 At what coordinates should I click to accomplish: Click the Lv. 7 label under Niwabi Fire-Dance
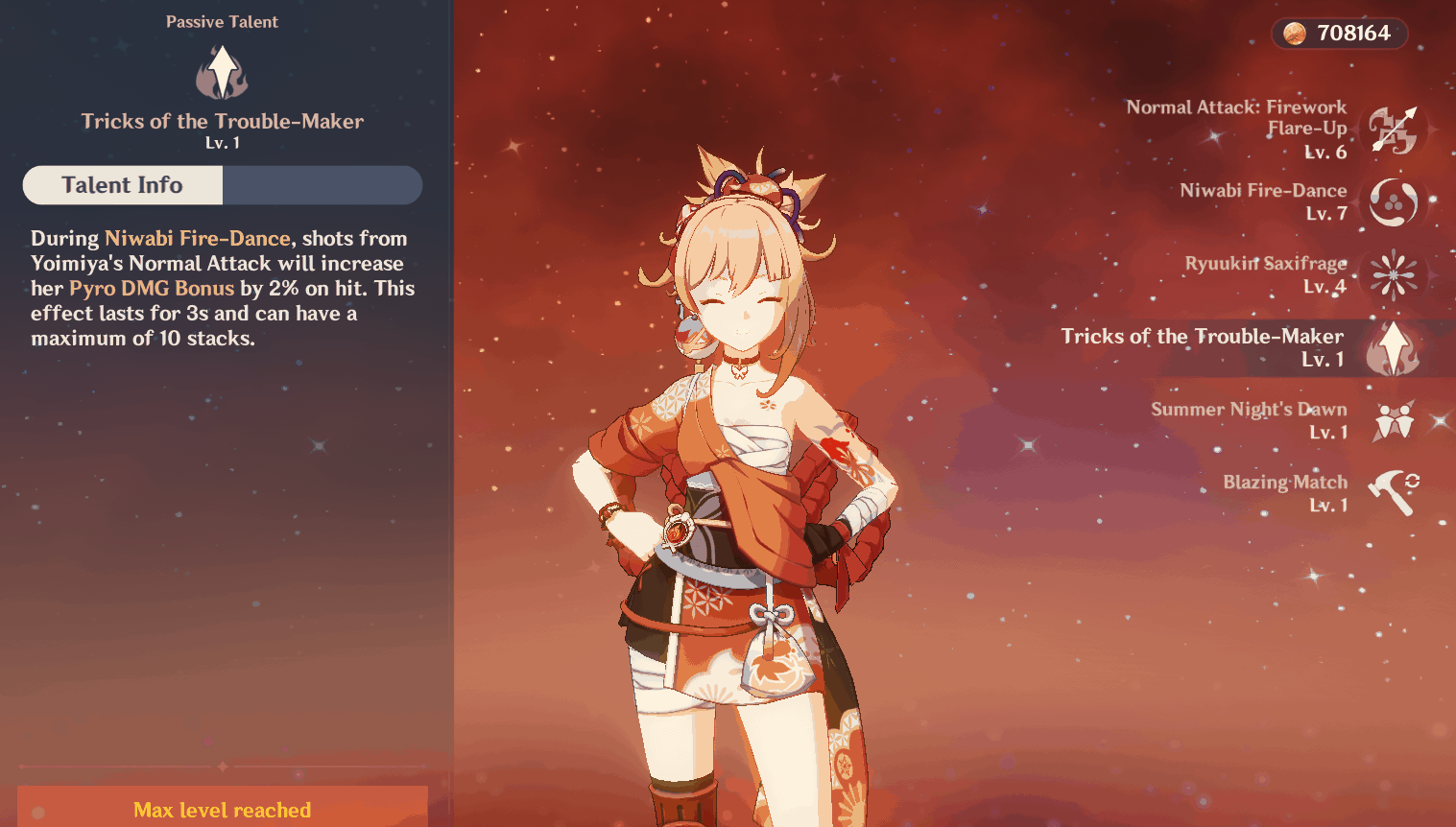click(x=1325, y=213)
